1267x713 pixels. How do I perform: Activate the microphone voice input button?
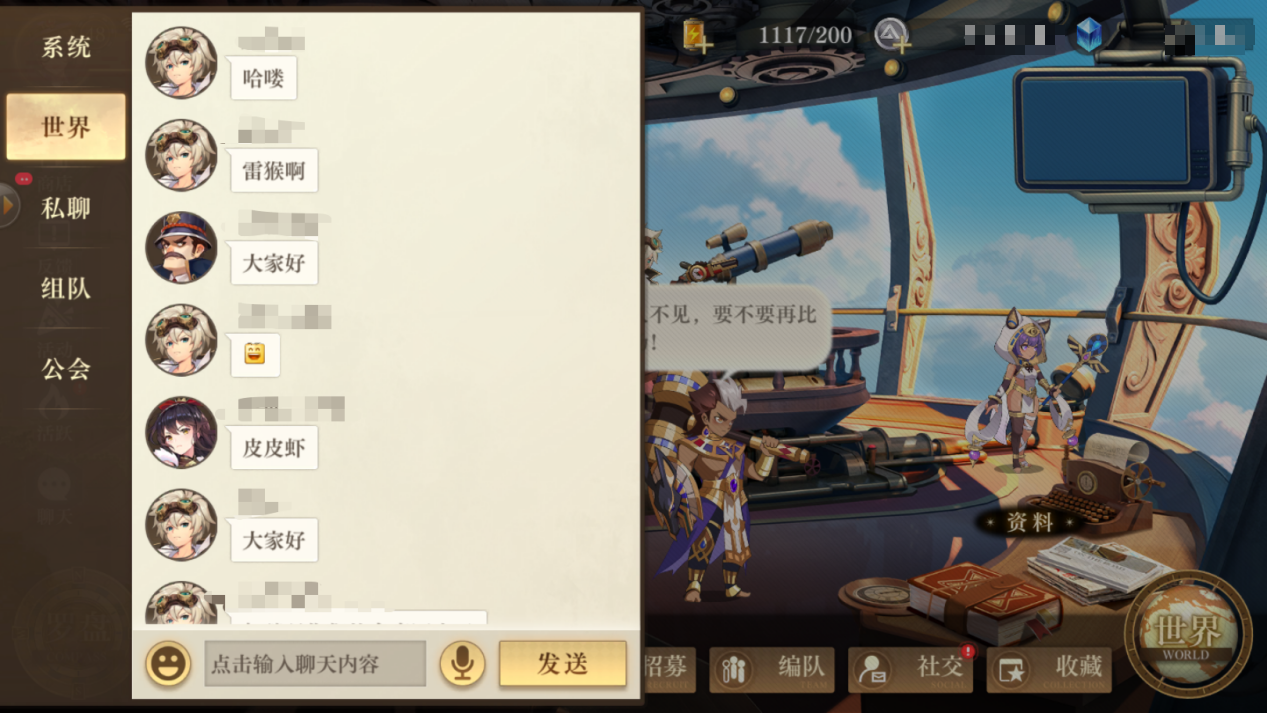pos(461,664)
